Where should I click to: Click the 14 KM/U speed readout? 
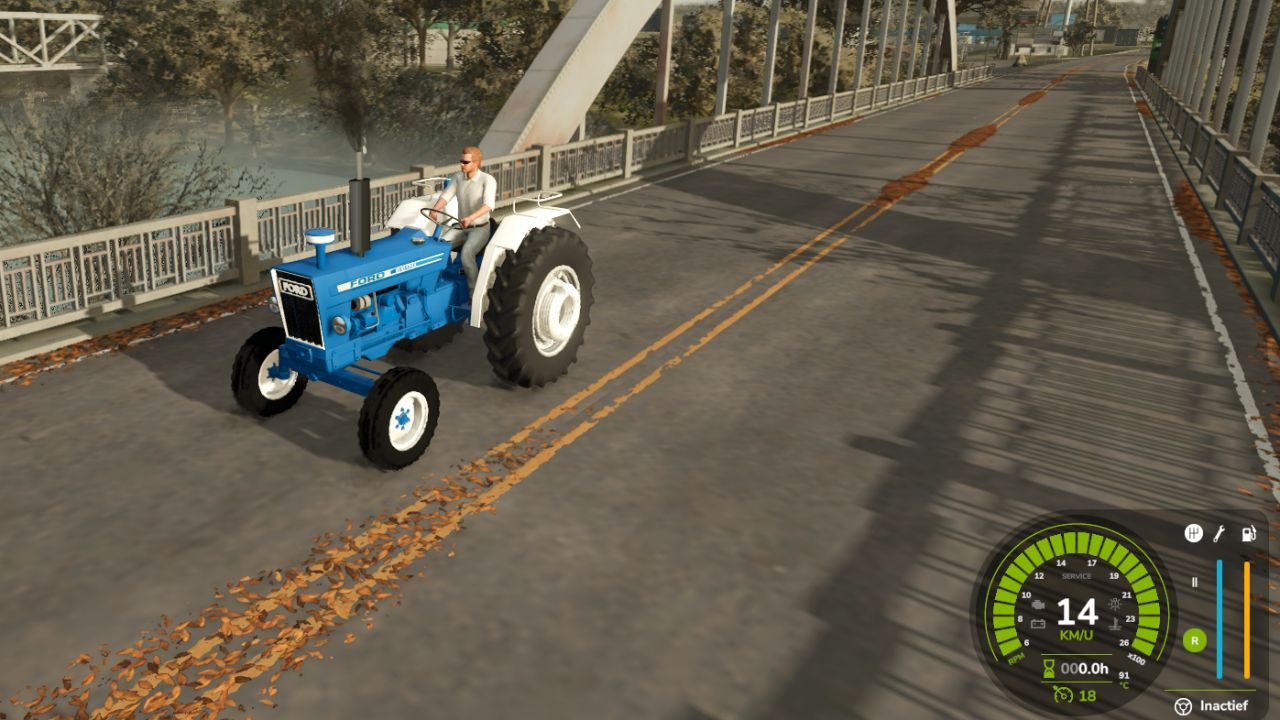pos(1077,614)
